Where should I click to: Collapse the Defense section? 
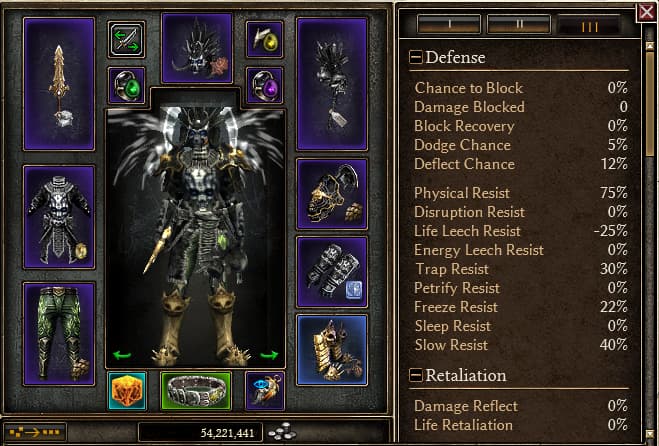(417, 58)
